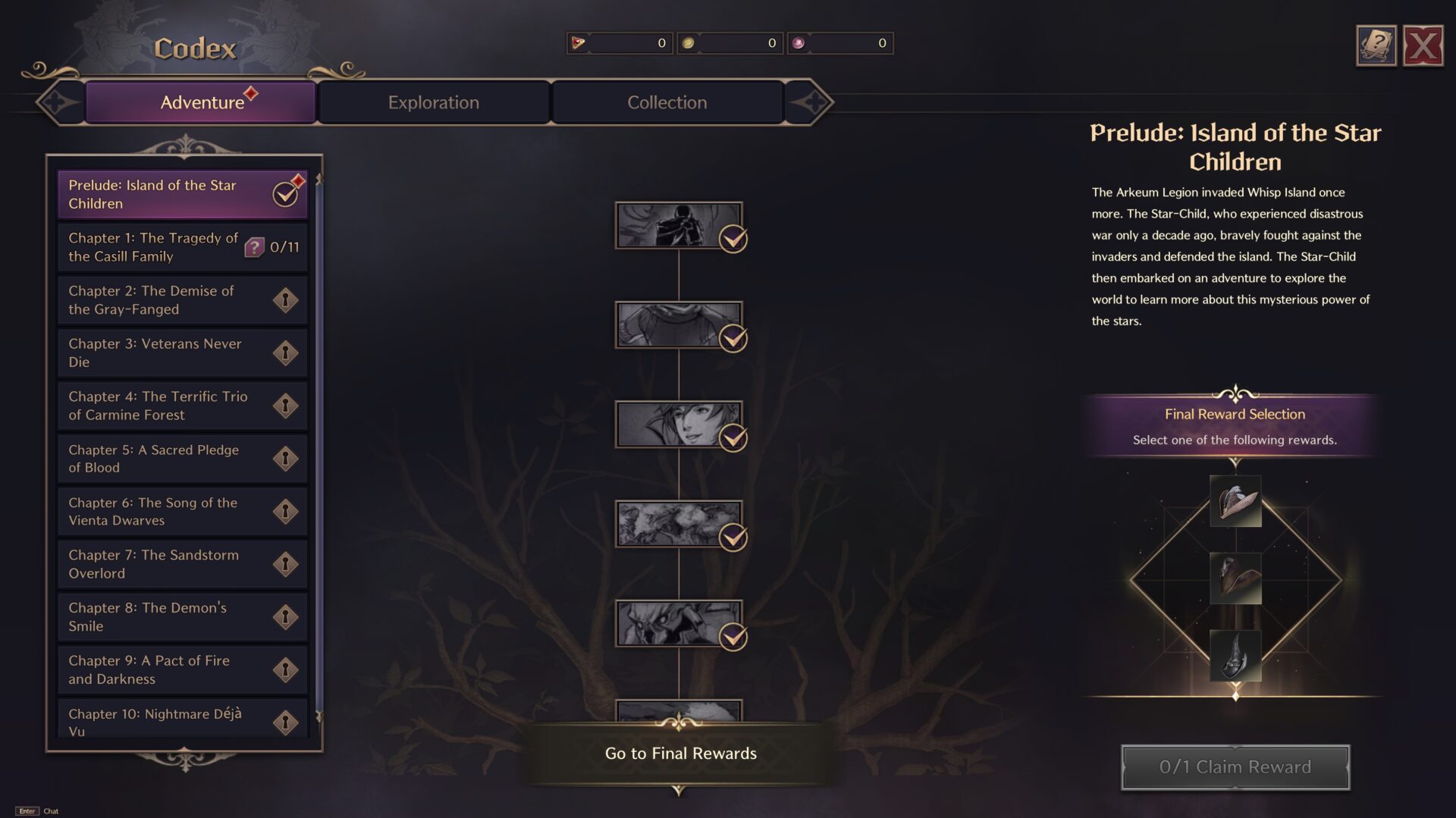
Task: Click the right arrow beside the Collection tab
Action: (x=814, y=101)
